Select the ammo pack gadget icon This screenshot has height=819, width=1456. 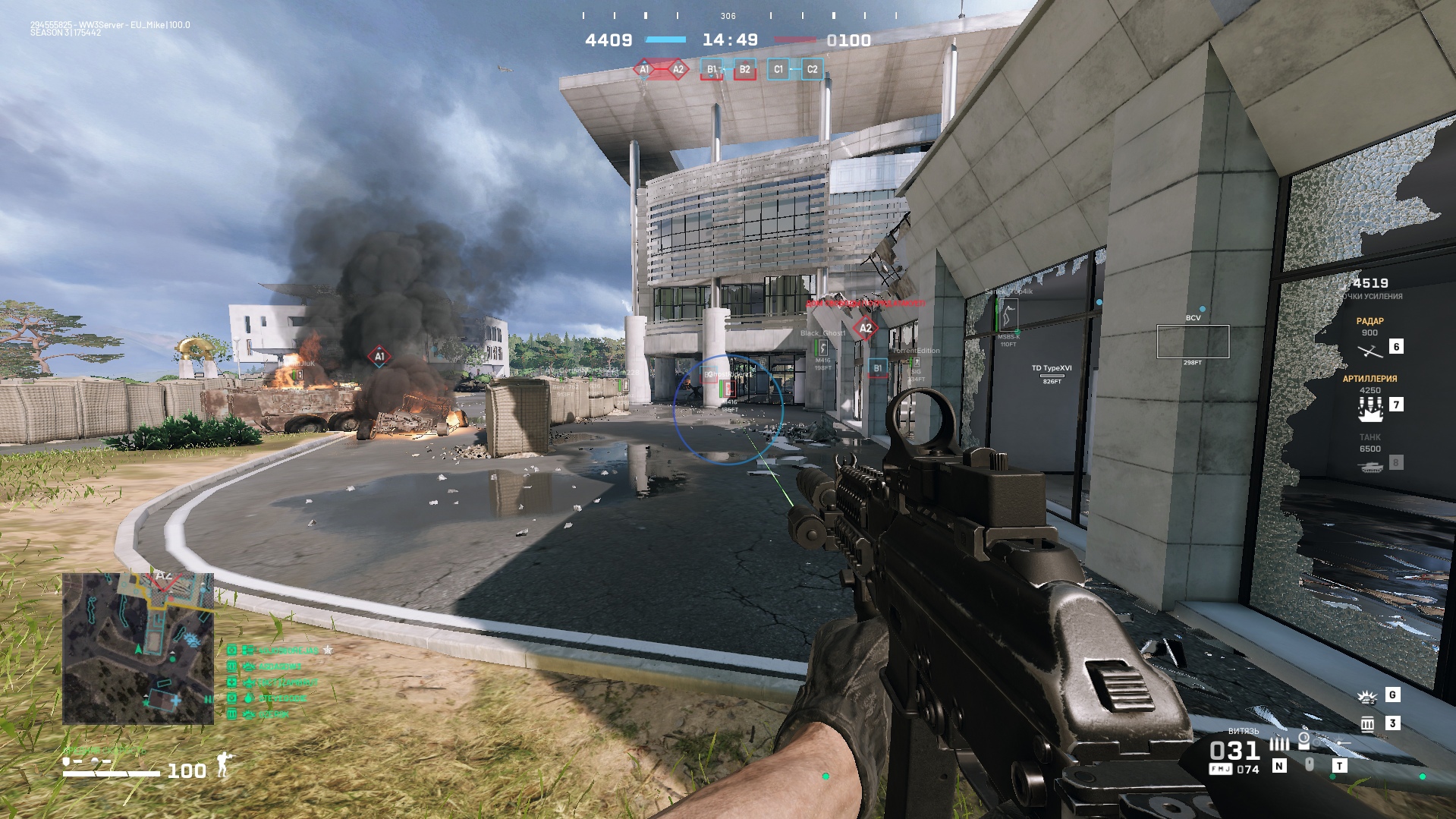pyautogui.click(x=1367, y=724)
